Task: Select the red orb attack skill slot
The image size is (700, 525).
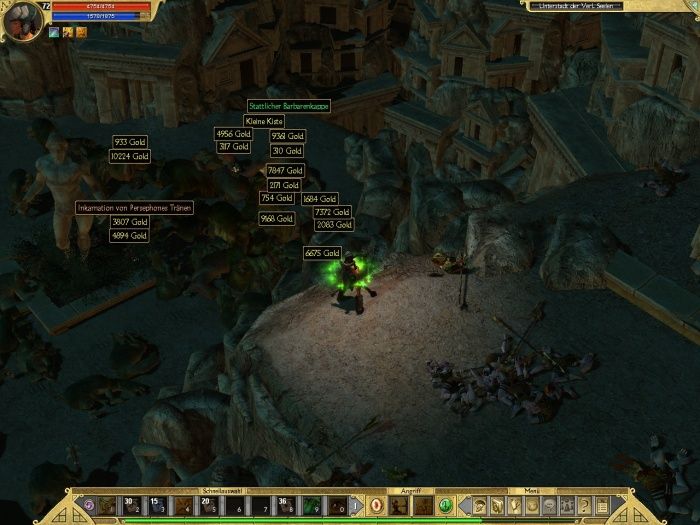Action: tap(379, 506)
